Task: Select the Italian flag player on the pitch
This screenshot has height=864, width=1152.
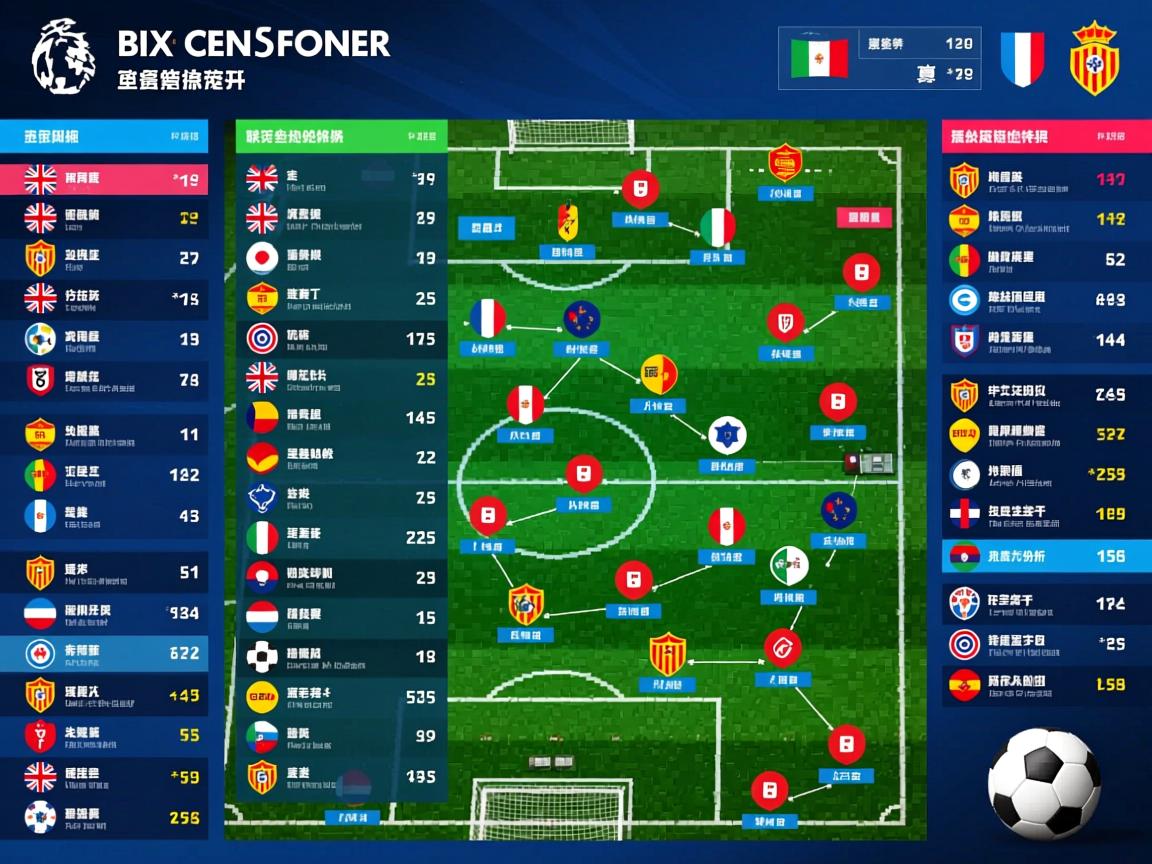Action: pos(717,228)
